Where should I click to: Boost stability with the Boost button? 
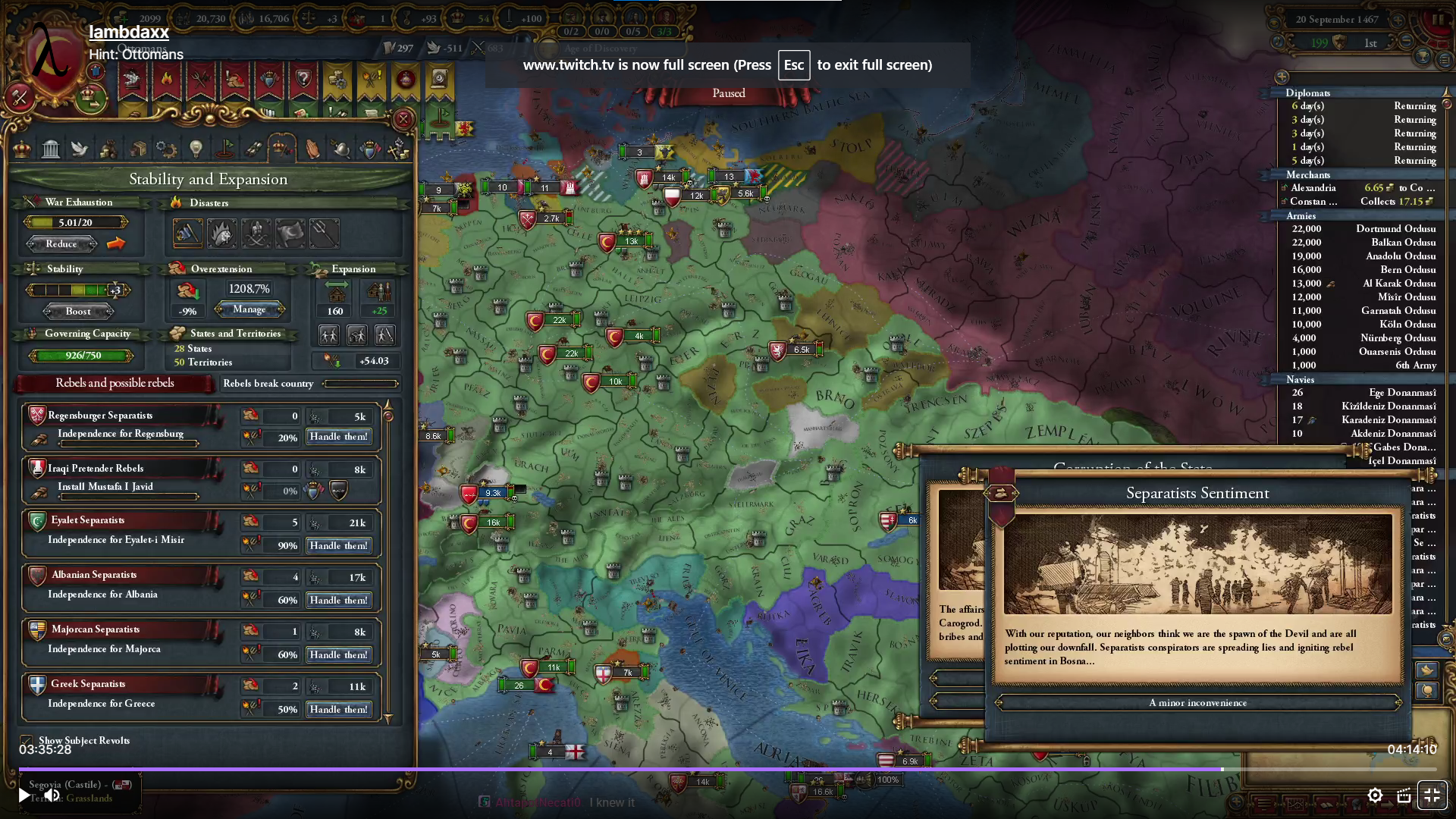click(x=78, y=312)
